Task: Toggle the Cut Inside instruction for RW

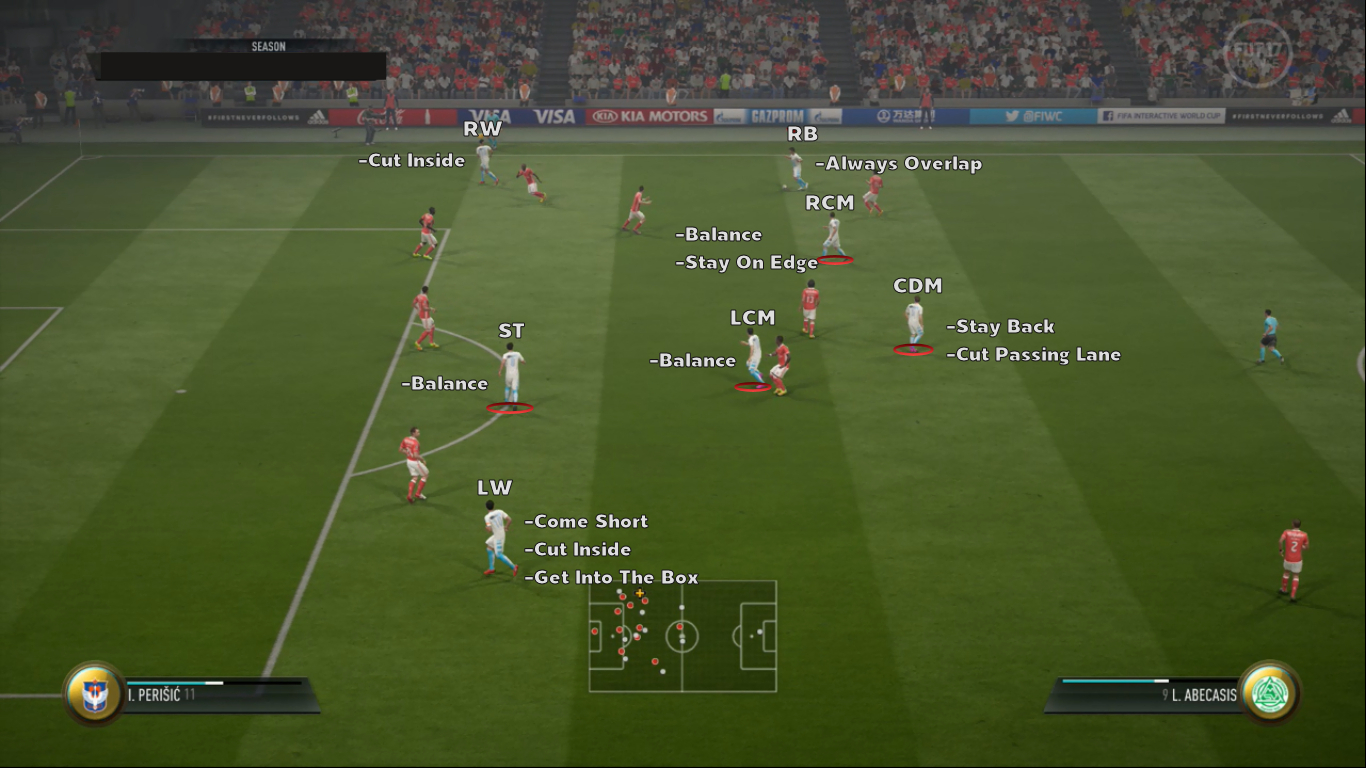Action: pyautogui.click(x=411, y=160)
